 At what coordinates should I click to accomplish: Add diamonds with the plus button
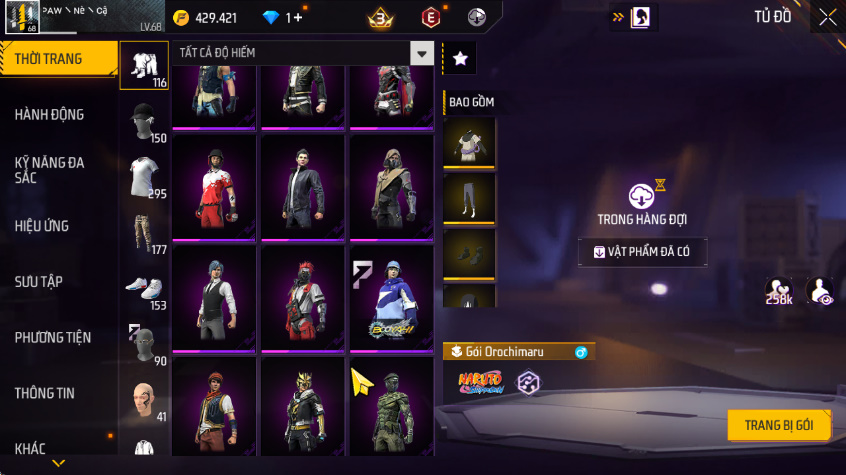pyautogui.click(x=298, y=18)
